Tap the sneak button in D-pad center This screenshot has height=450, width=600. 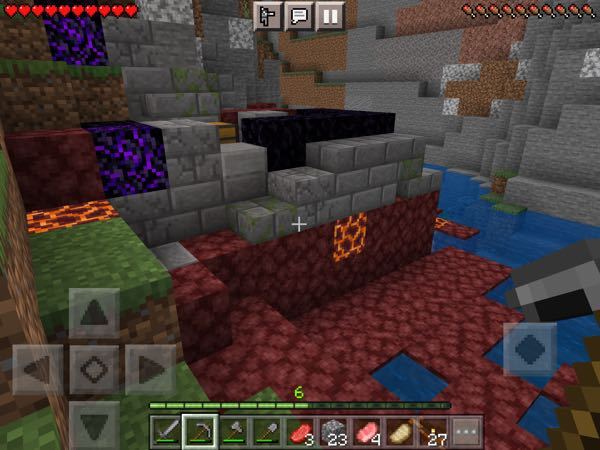[x=94, y=369]
